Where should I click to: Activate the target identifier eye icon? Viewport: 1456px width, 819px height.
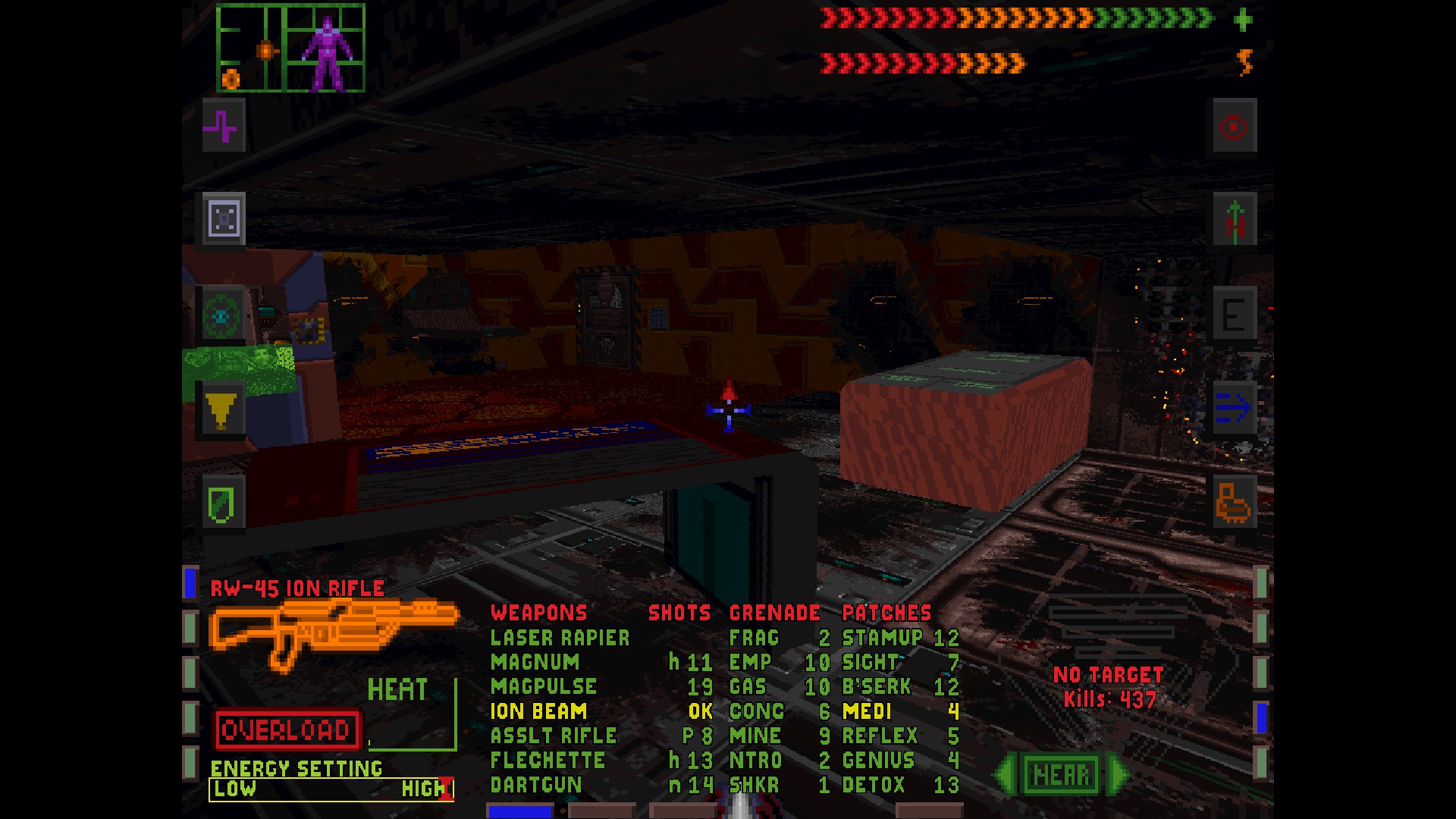tap(1233, 127)
